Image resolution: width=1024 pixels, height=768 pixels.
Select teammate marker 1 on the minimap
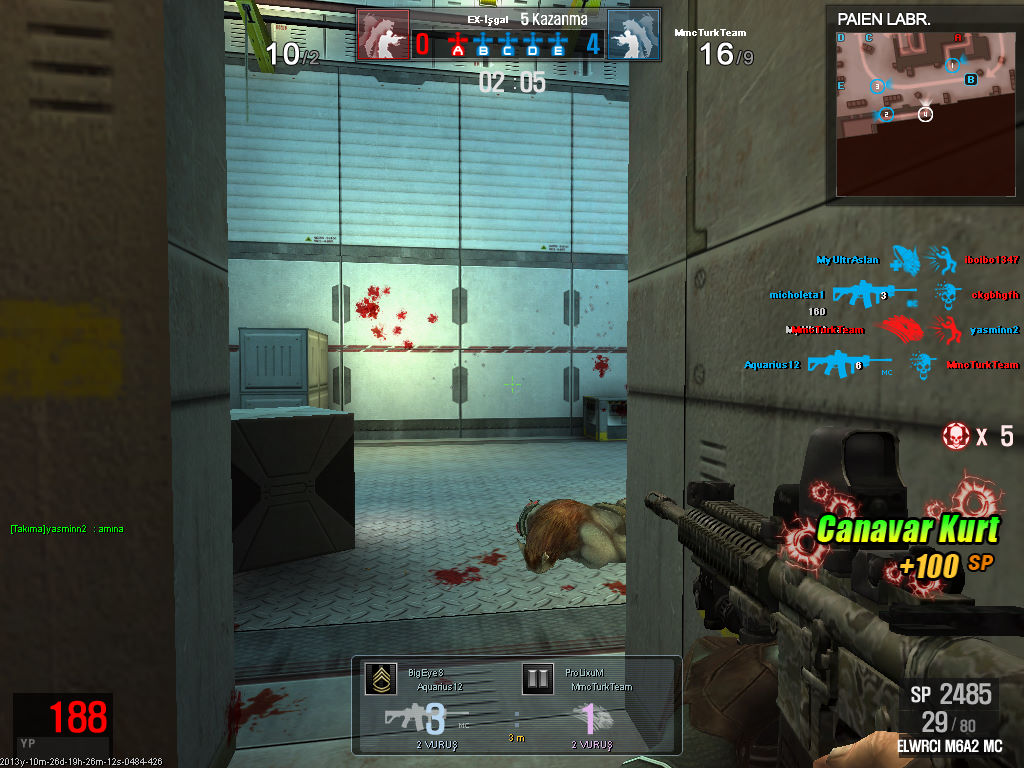click(x=953, y=65)
